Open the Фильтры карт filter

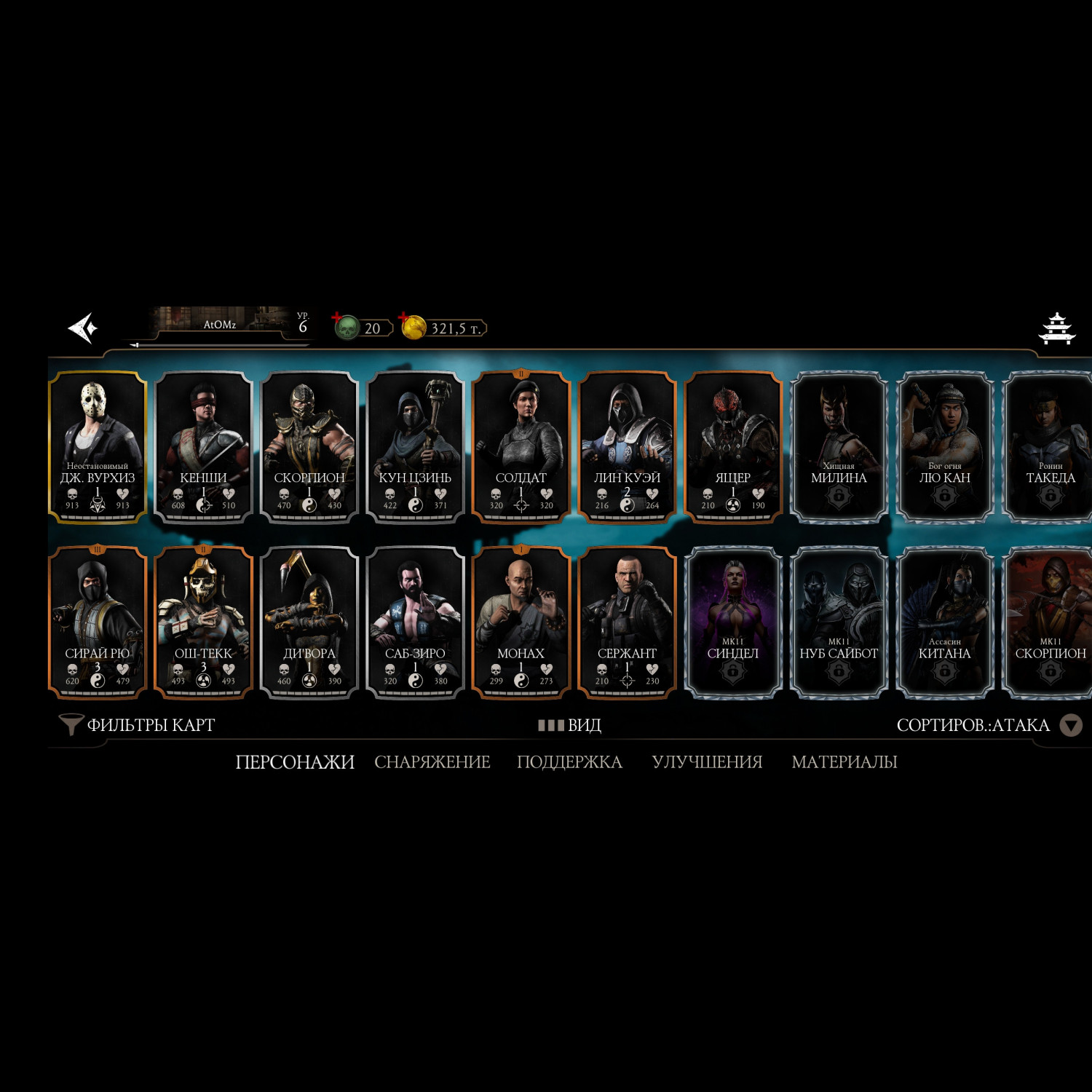pyautogui.click(x=137, y=725)
